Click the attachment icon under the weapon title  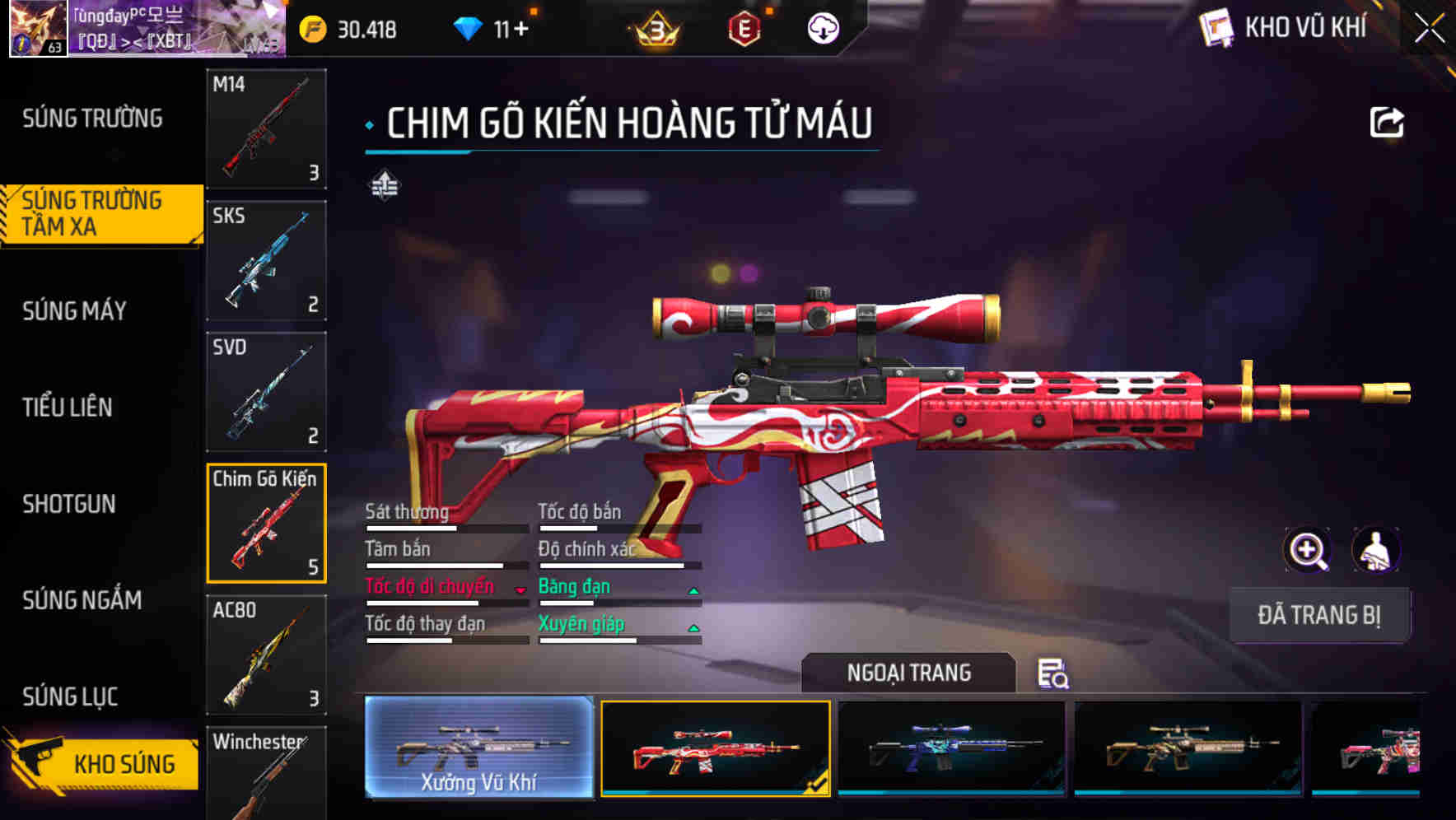[x=384, y=185]
